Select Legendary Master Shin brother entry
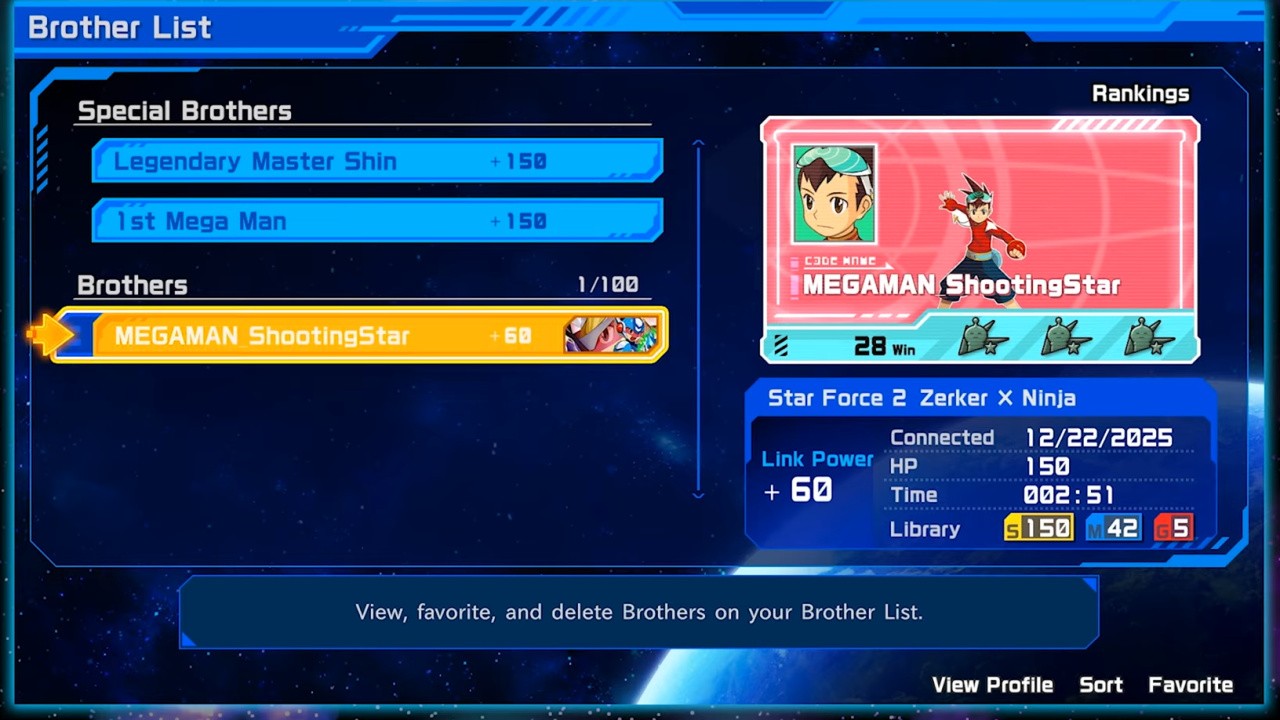Viewport: 1280px width, 720px height. (x=377, y=161)
